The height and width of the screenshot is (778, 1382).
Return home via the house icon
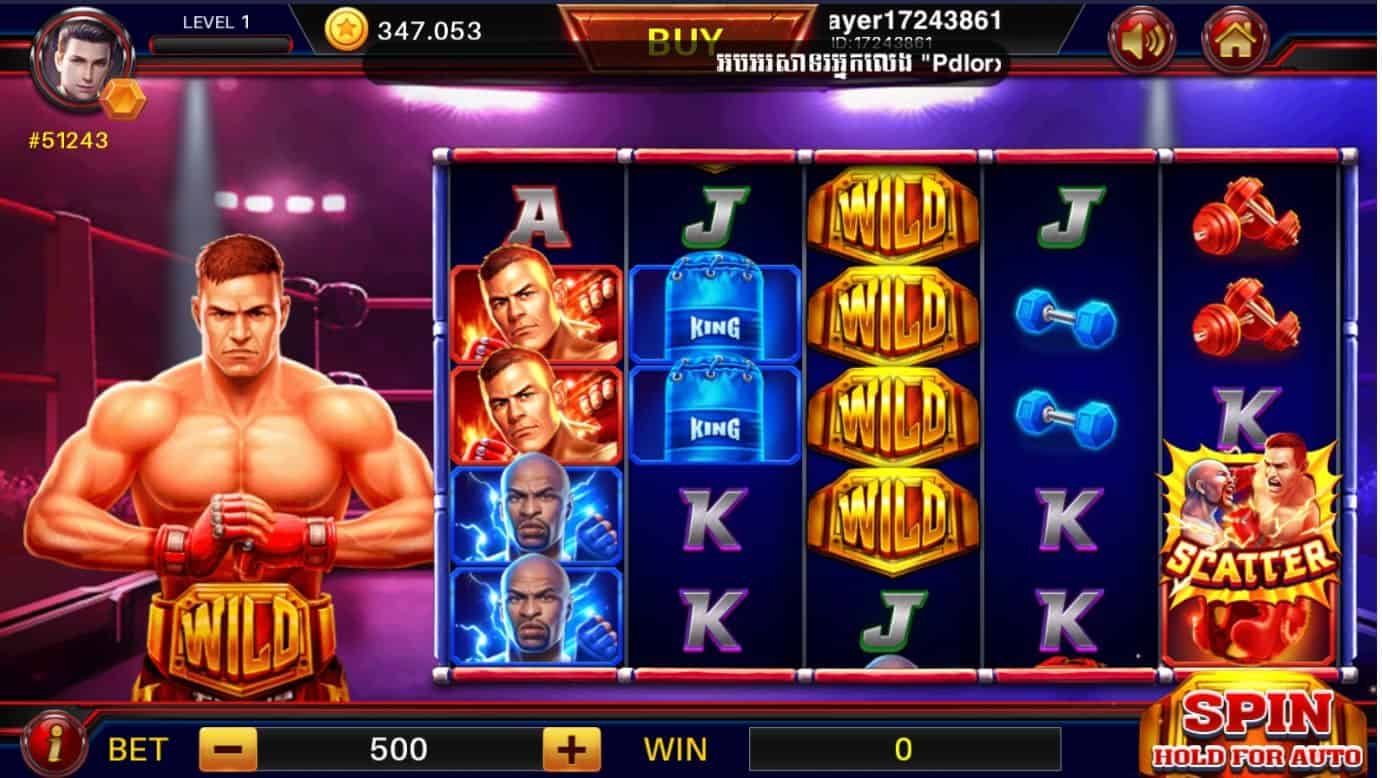click(1234, 41)
